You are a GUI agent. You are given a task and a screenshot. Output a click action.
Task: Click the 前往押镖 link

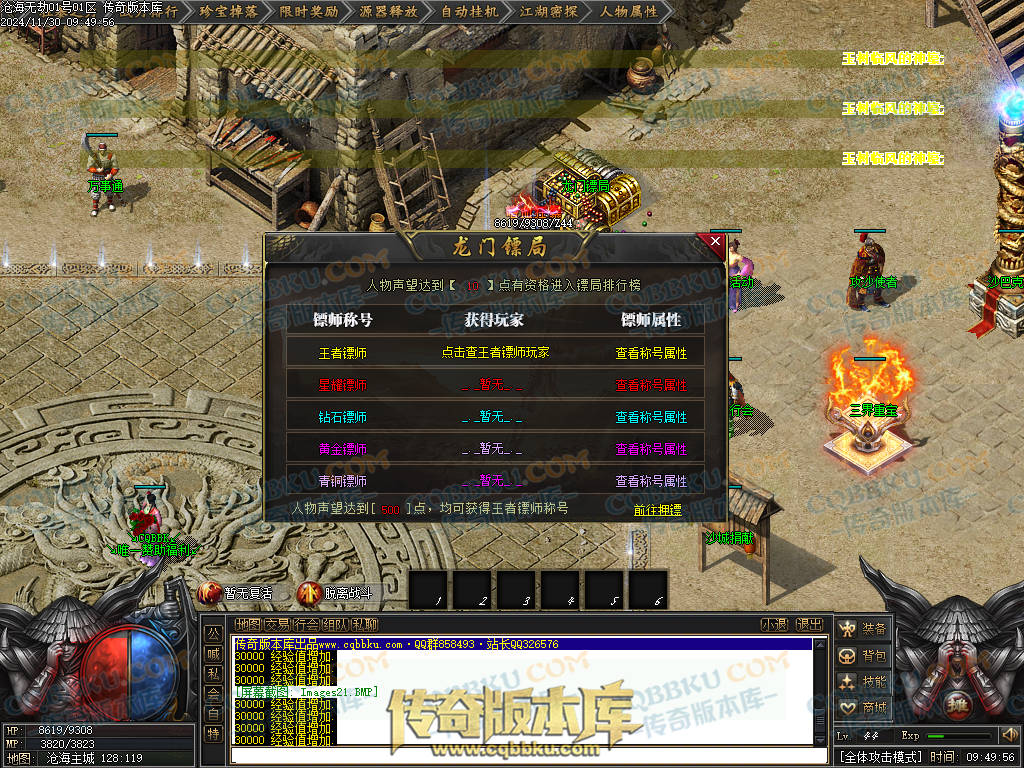657,509
